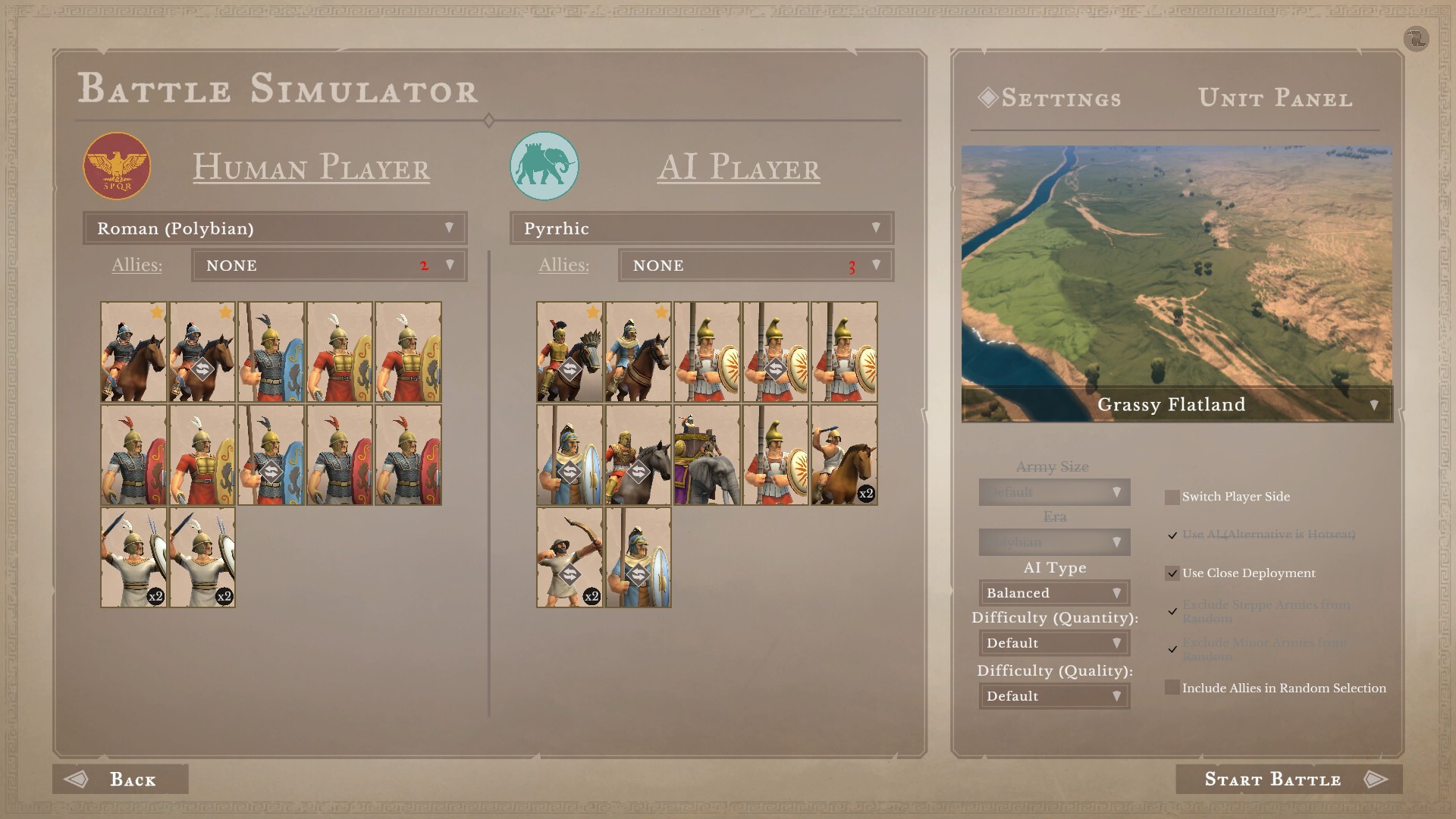Click the round icon in top-right corner

click(x=1416, y=39)
